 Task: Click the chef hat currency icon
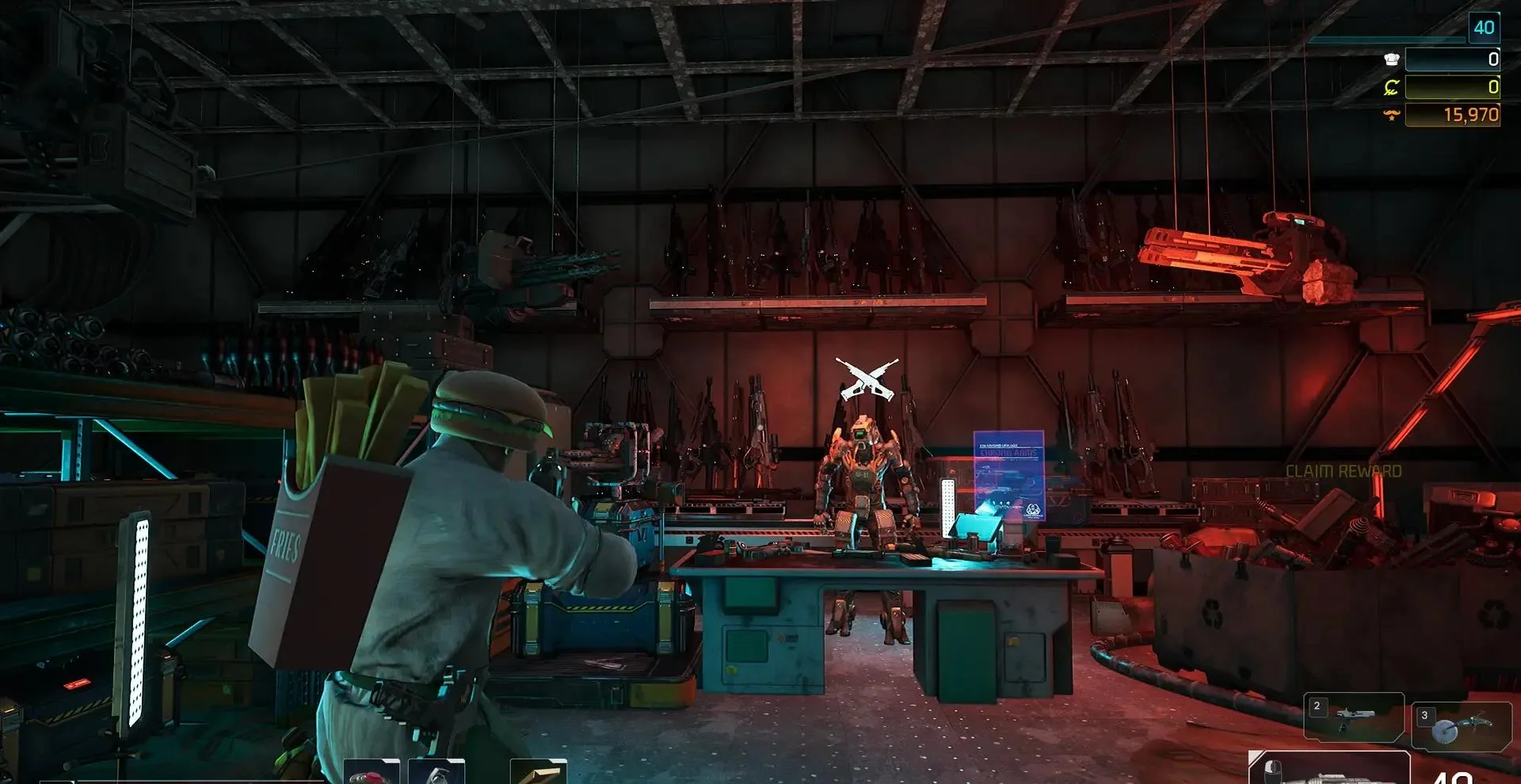click(x=1391, y=59)
